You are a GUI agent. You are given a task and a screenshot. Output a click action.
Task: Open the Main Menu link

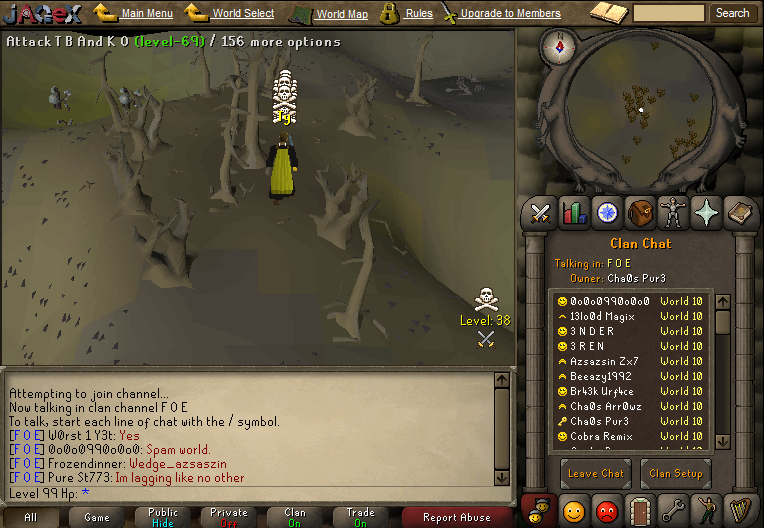click(x=146, y=14)
